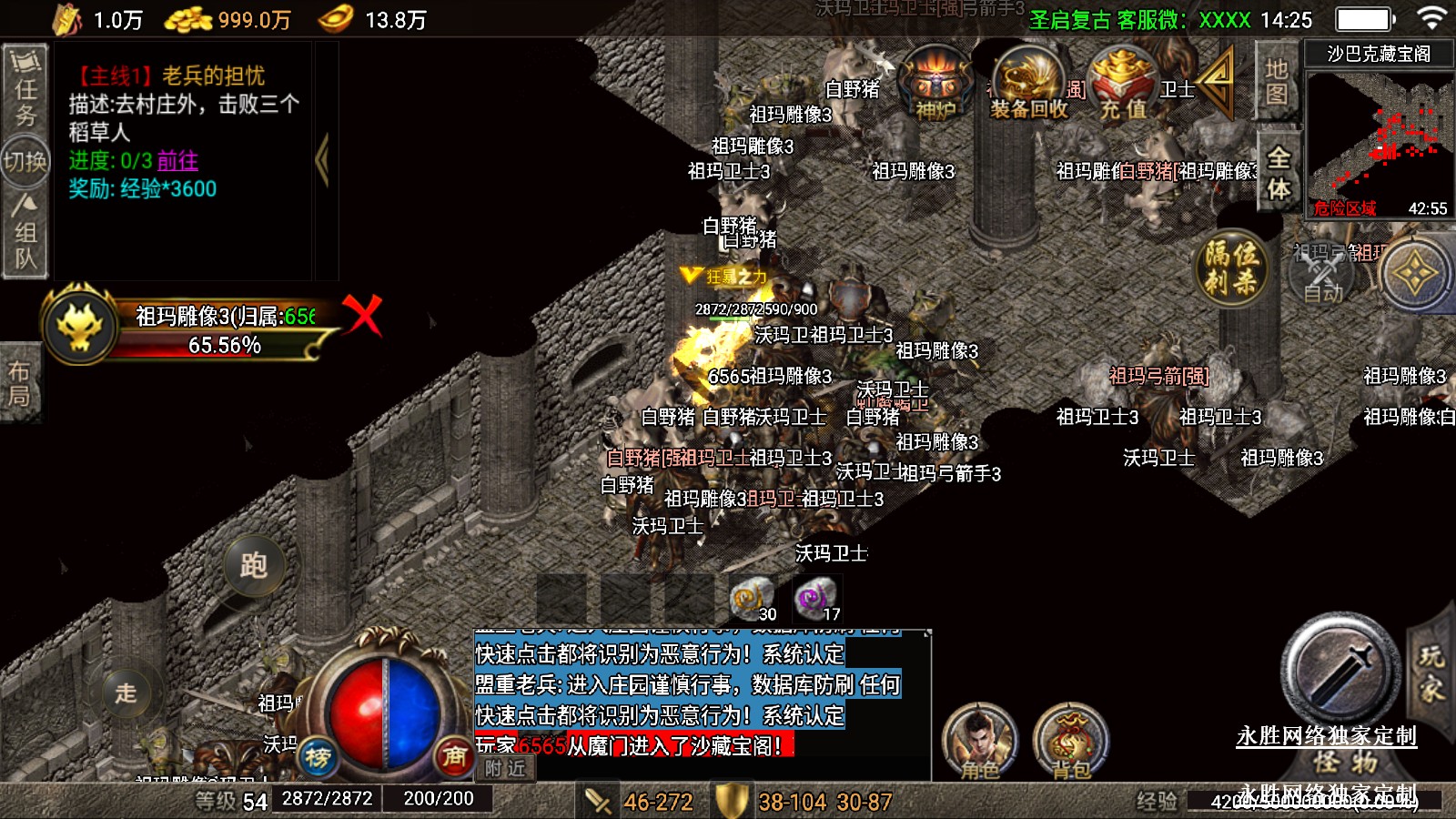Dismiss the target frame with red X
Image resolution: width=1456 pixels, height=819 pixels.
click(363, 315)
